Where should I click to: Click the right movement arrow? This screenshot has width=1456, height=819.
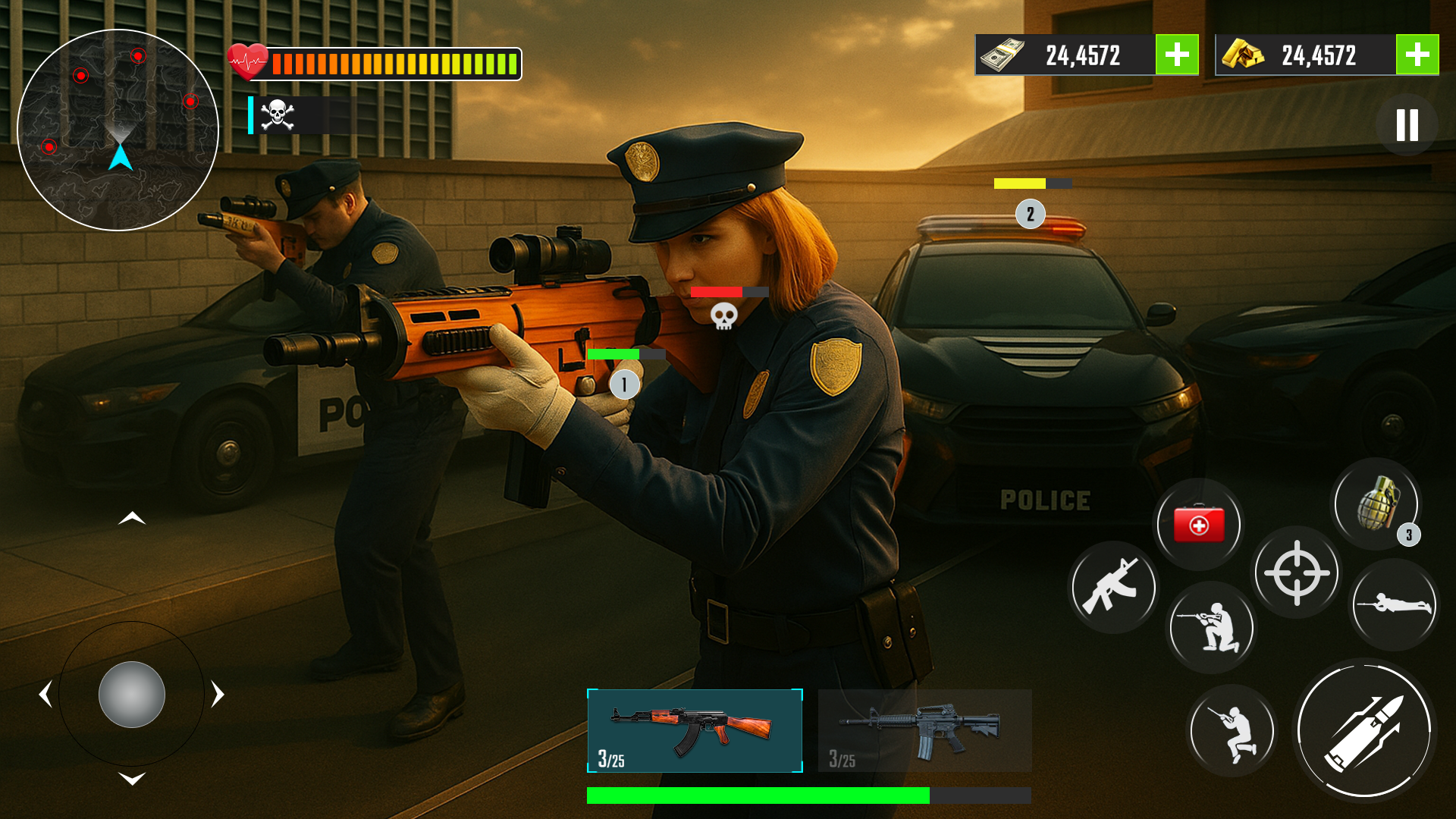pyautogui.click(x=218, y=694)
